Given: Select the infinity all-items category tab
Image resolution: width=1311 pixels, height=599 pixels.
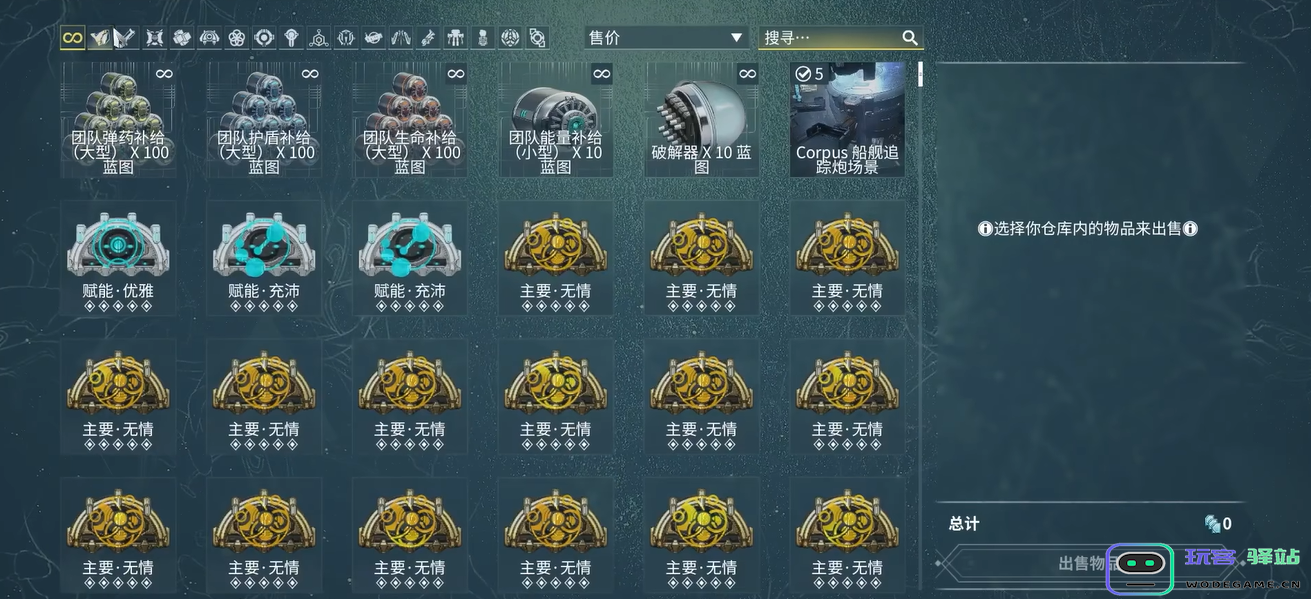Looking at the screenshot, I should click(72, 38).
